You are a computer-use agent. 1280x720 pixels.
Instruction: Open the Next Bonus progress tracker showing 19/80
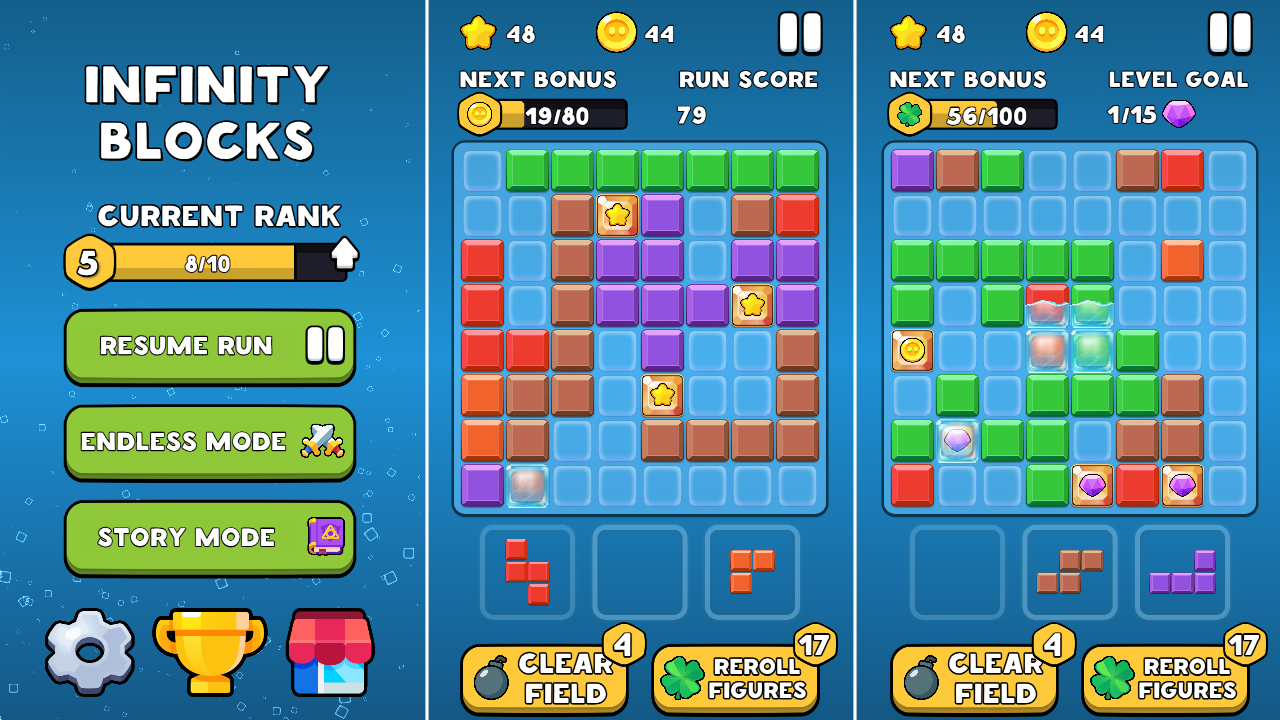(x=540, y=114)
